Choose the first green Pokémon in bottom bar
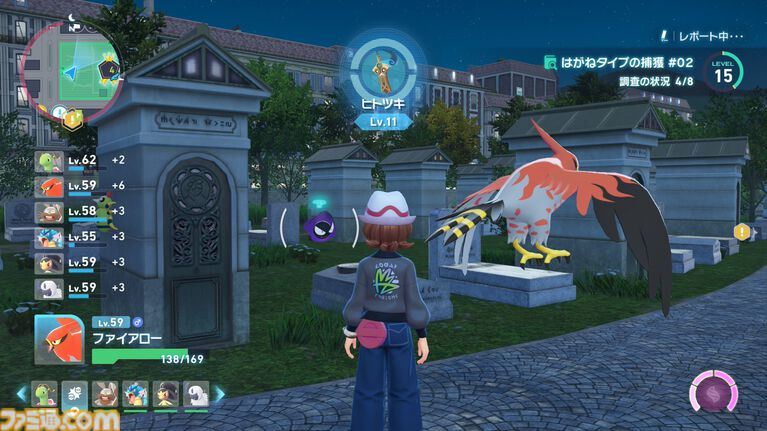 [x=43, y=394]
